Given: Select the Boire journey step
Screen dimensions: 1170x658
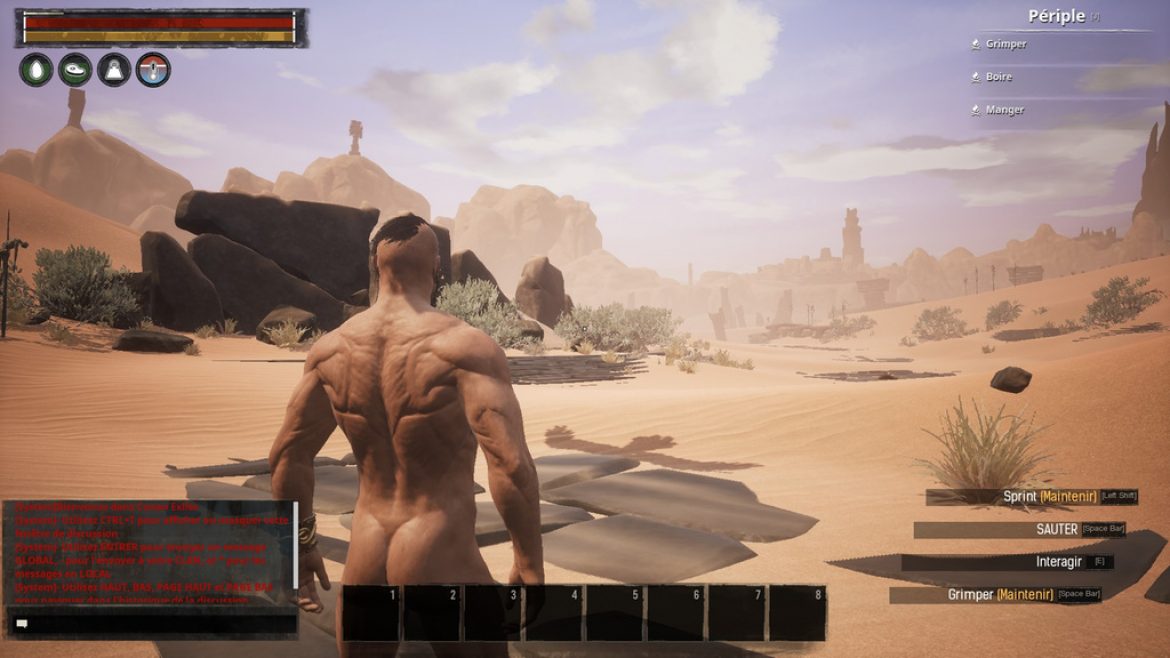Looking at the screenshot, I should pyautogui.click(x=998, y=77).
